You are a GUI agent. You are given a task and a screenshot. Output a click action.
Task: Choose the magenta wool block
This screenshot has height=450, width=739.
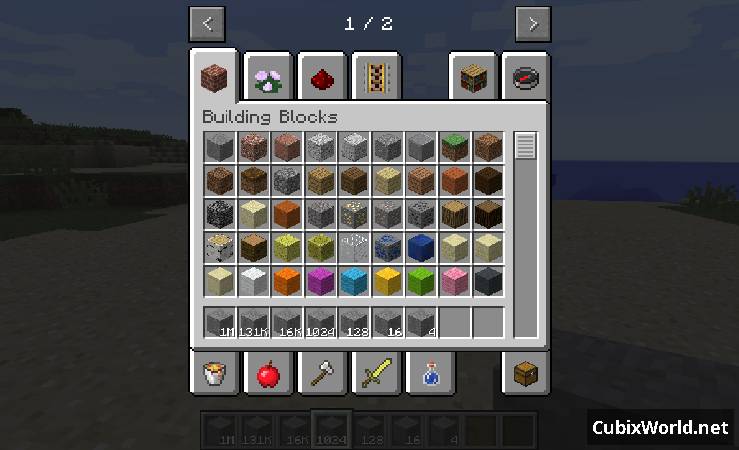click(321, 282)
